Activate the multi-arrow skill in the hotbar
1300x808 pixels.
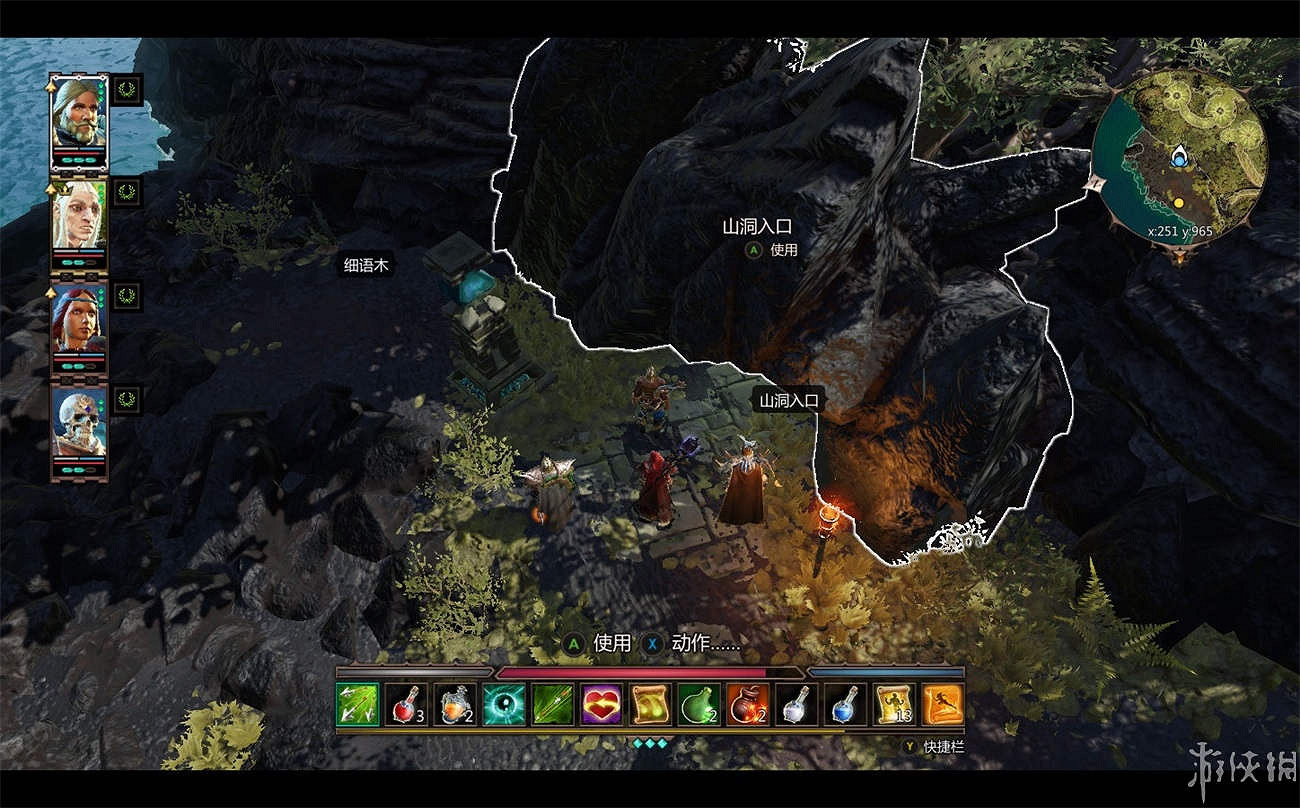(x=357, y=704)
